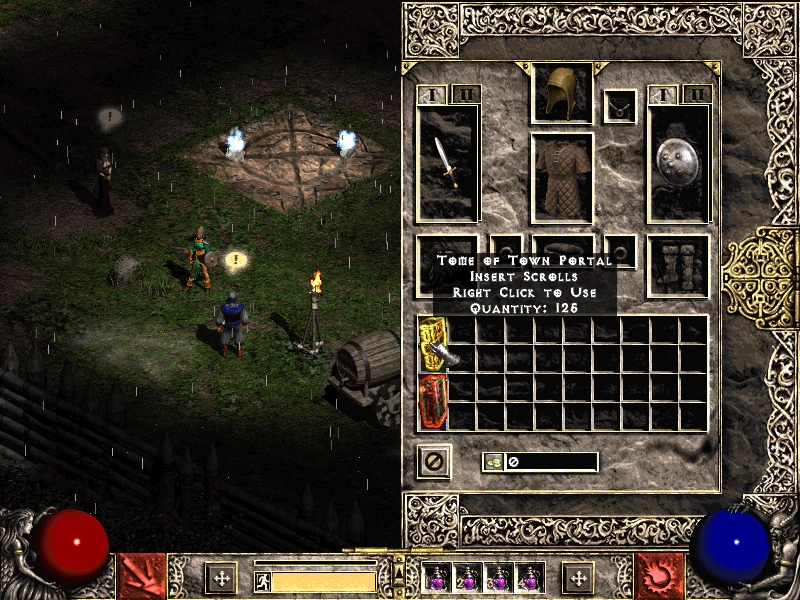800x600 pixels.
Task: Pick up the equipped leather cap
Action: pos(562,93)
